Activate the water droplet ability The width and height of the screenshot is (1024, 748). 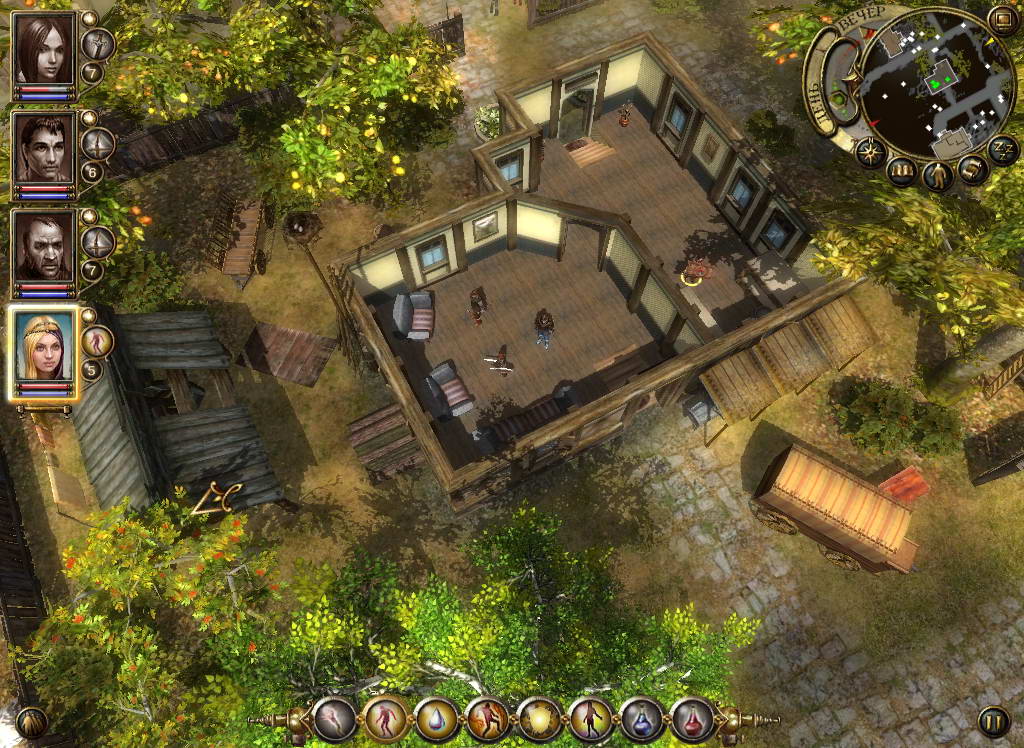[437, 719]
